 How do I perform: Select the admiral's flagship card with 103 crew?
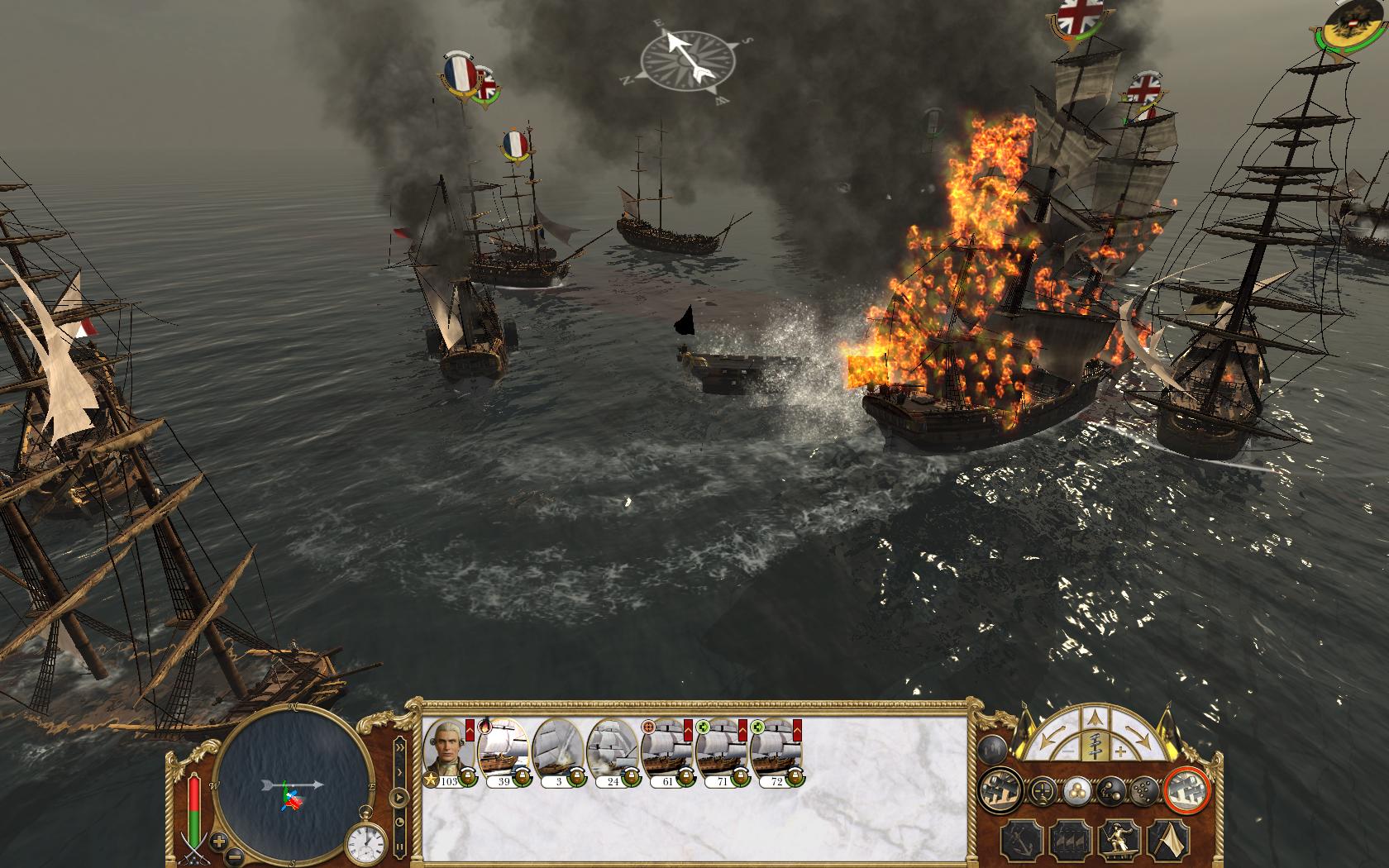point(449,751)
